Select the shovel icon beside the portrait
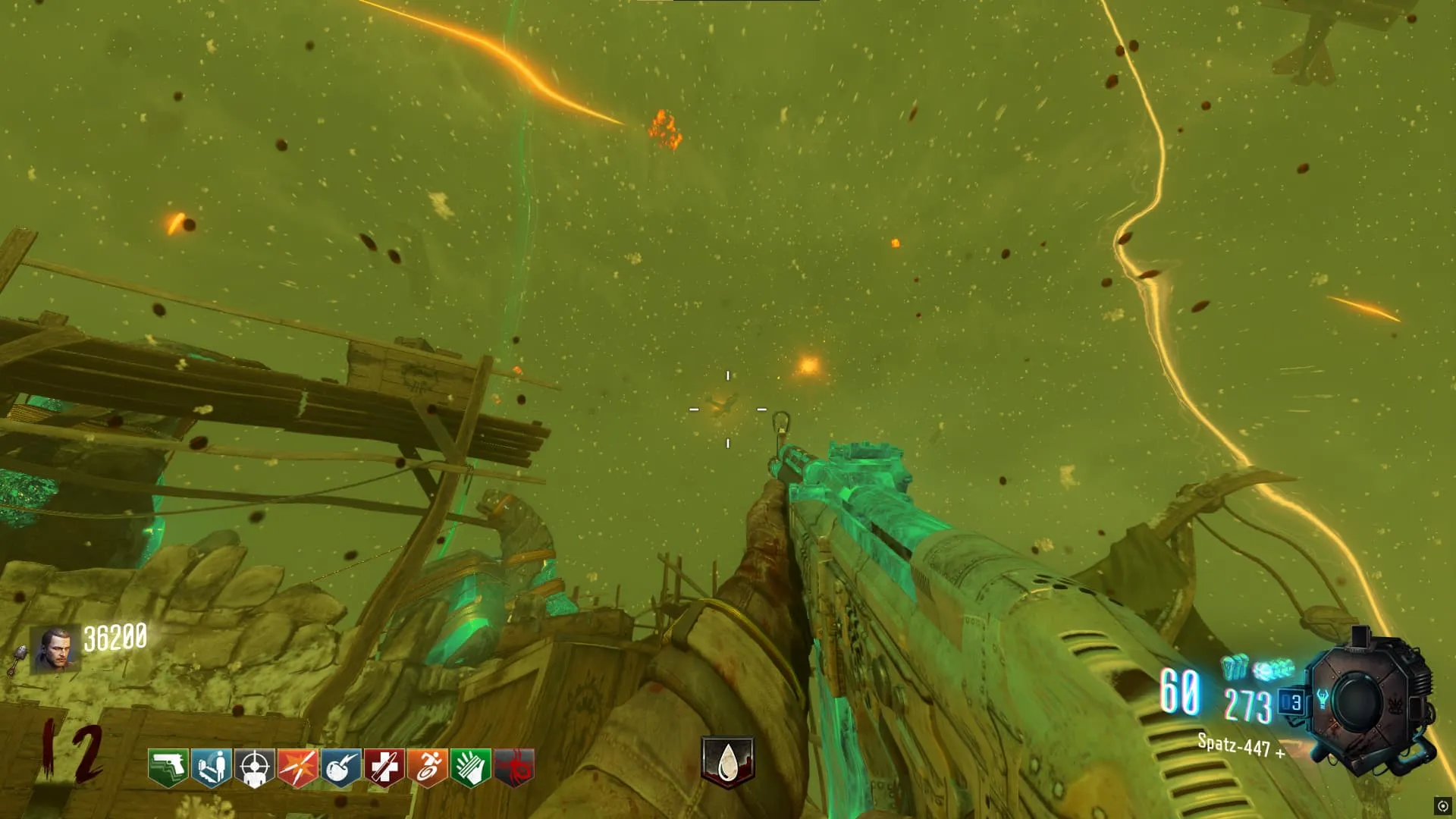This screenshot has height=819, width=1456. [17, 658]
